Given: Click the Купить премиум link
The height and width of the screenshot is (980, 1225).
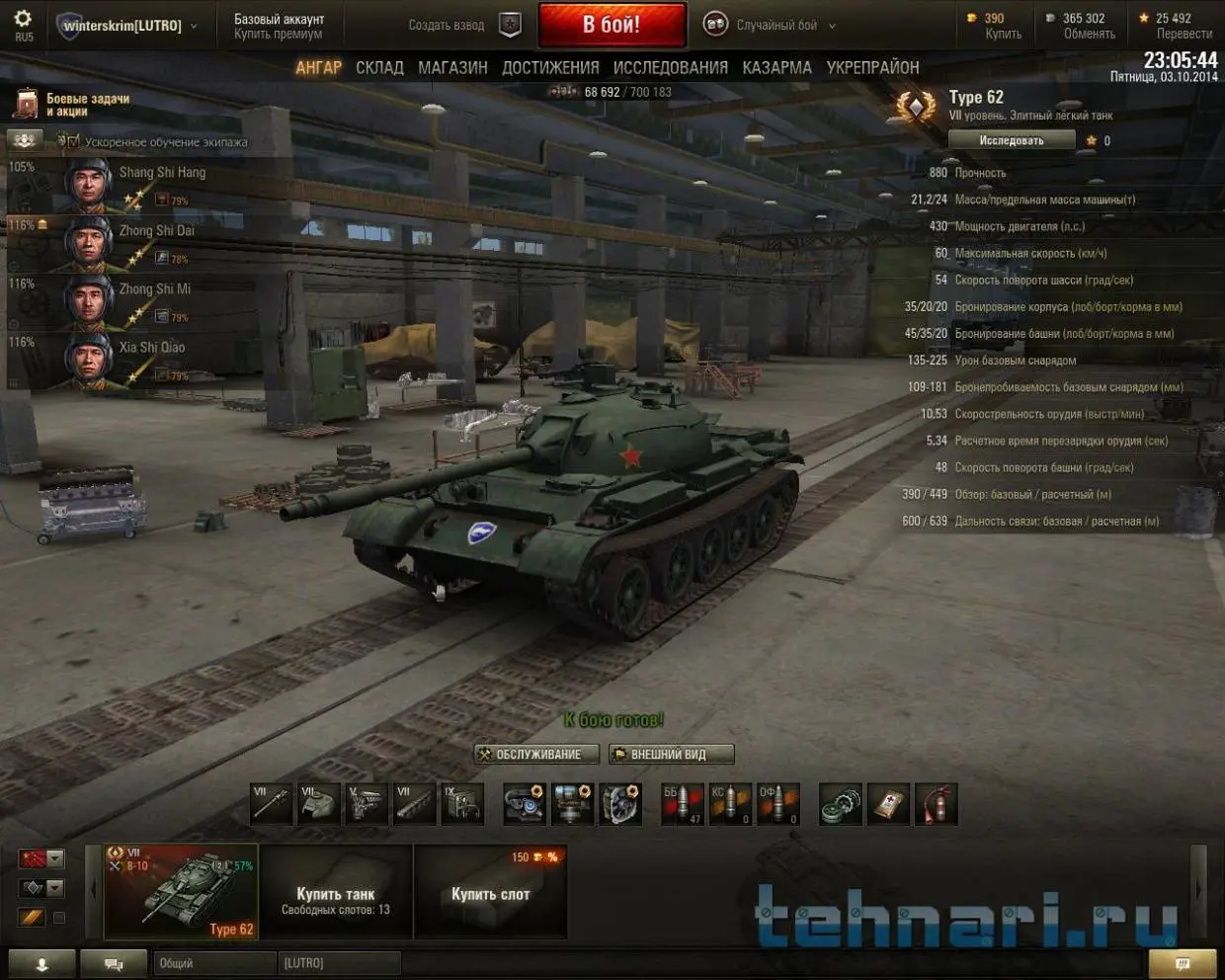Looking at the screenshot, I should pyautogui.click(x=278, y=34).
